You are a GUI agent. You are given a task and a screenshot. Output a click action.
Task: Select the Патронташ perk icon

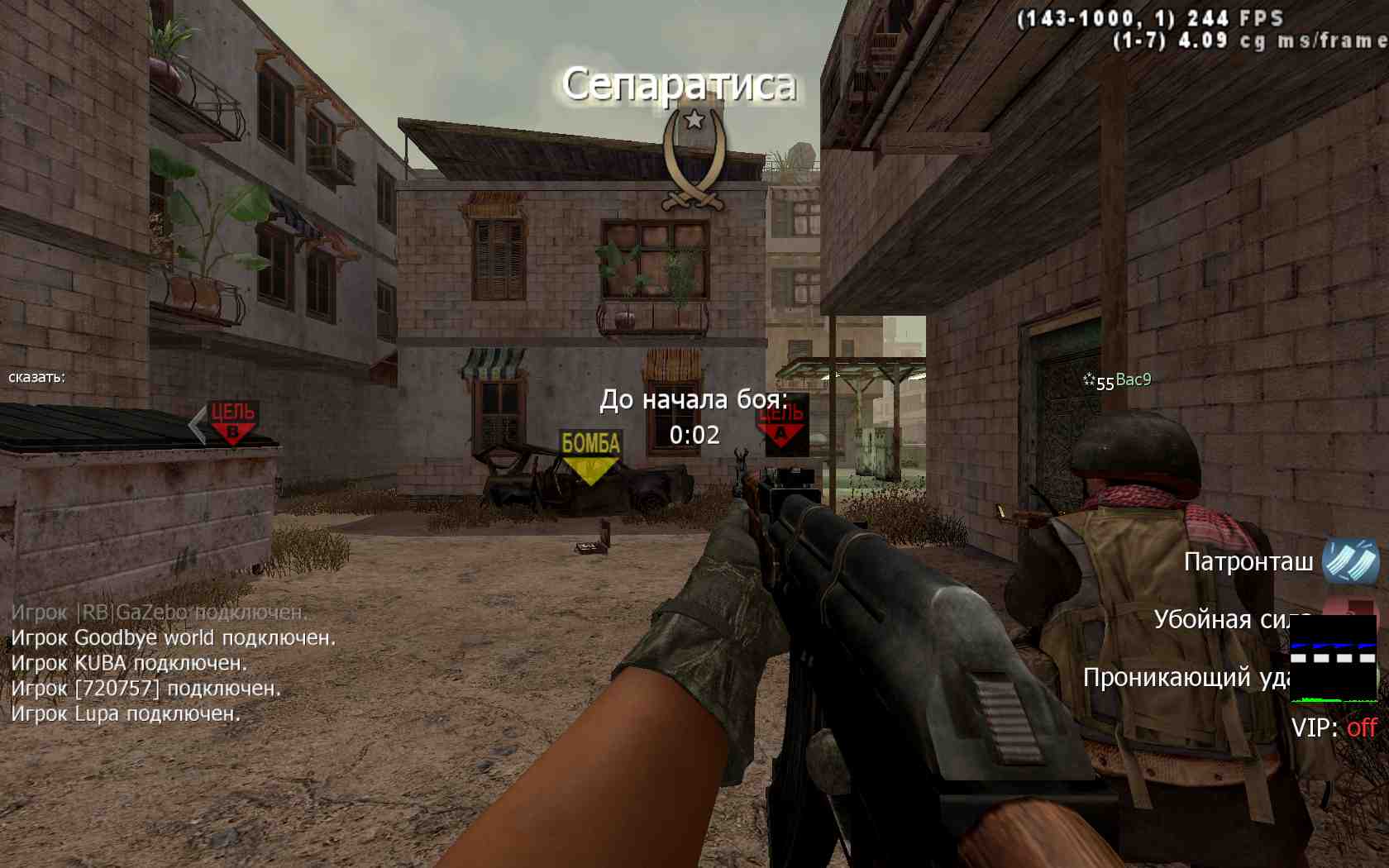click(1350, 562)
